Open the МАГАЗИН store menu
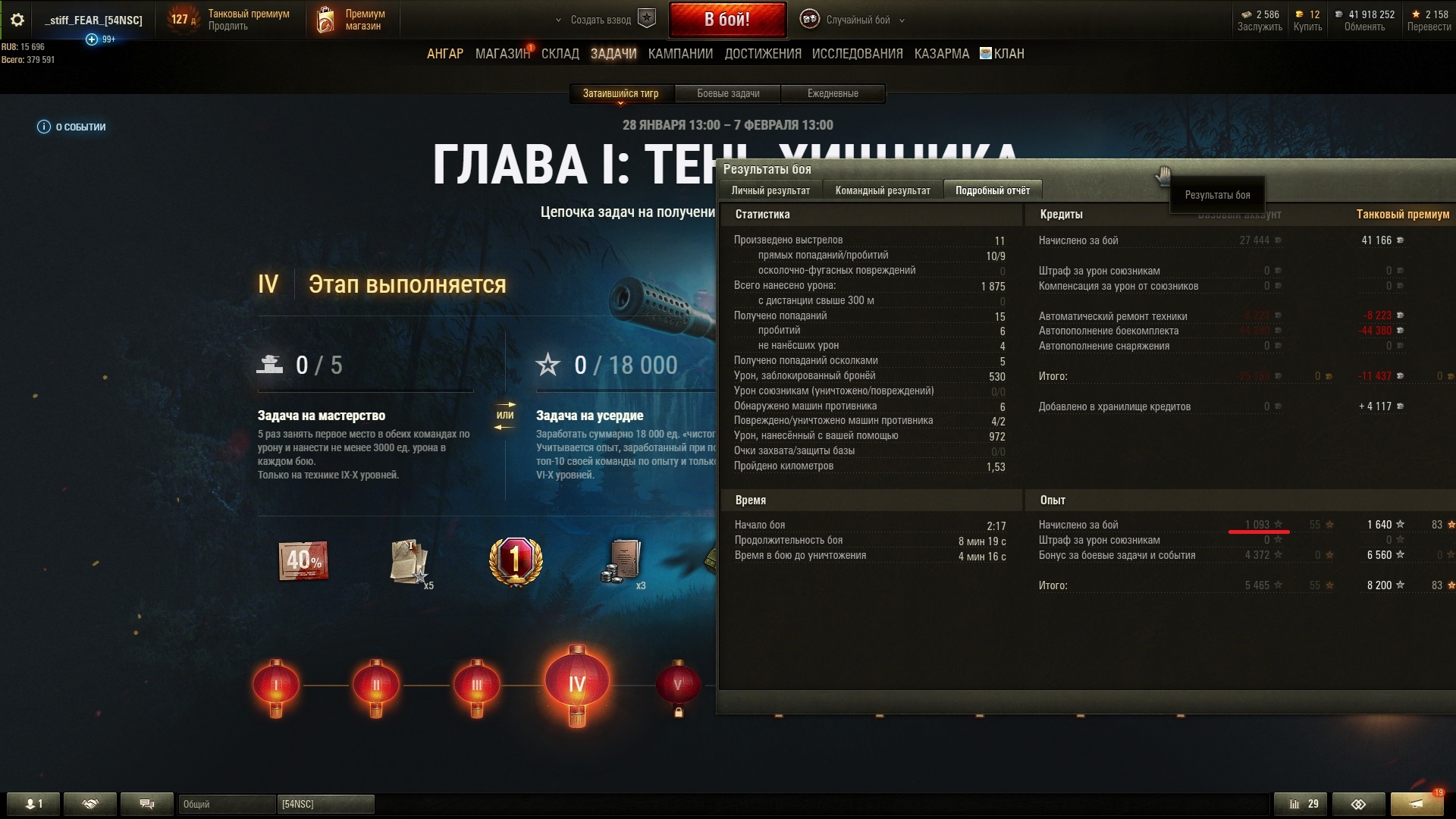 502,54
